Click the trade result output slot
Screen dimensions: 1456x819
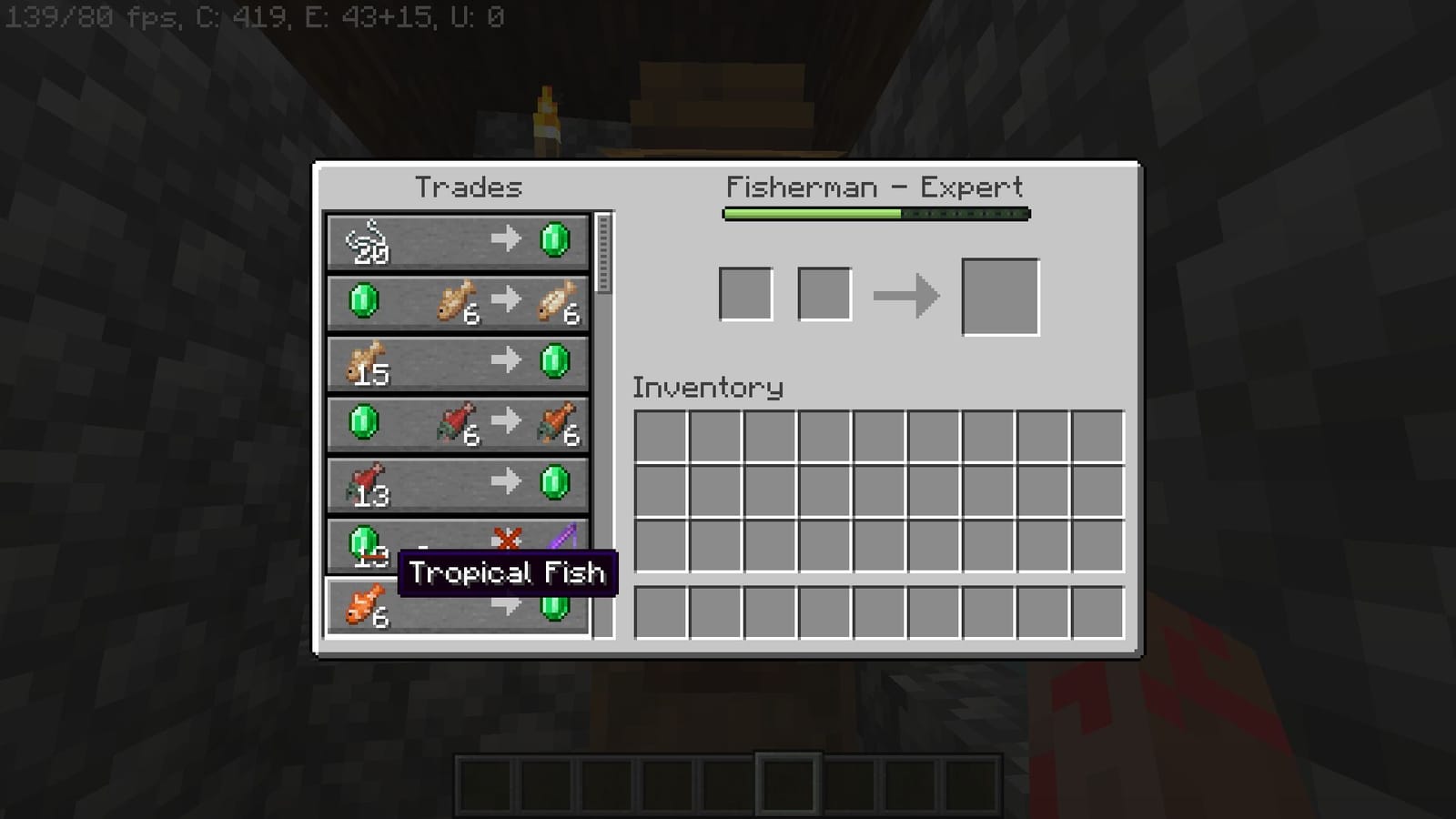(x=1001, y=296)
